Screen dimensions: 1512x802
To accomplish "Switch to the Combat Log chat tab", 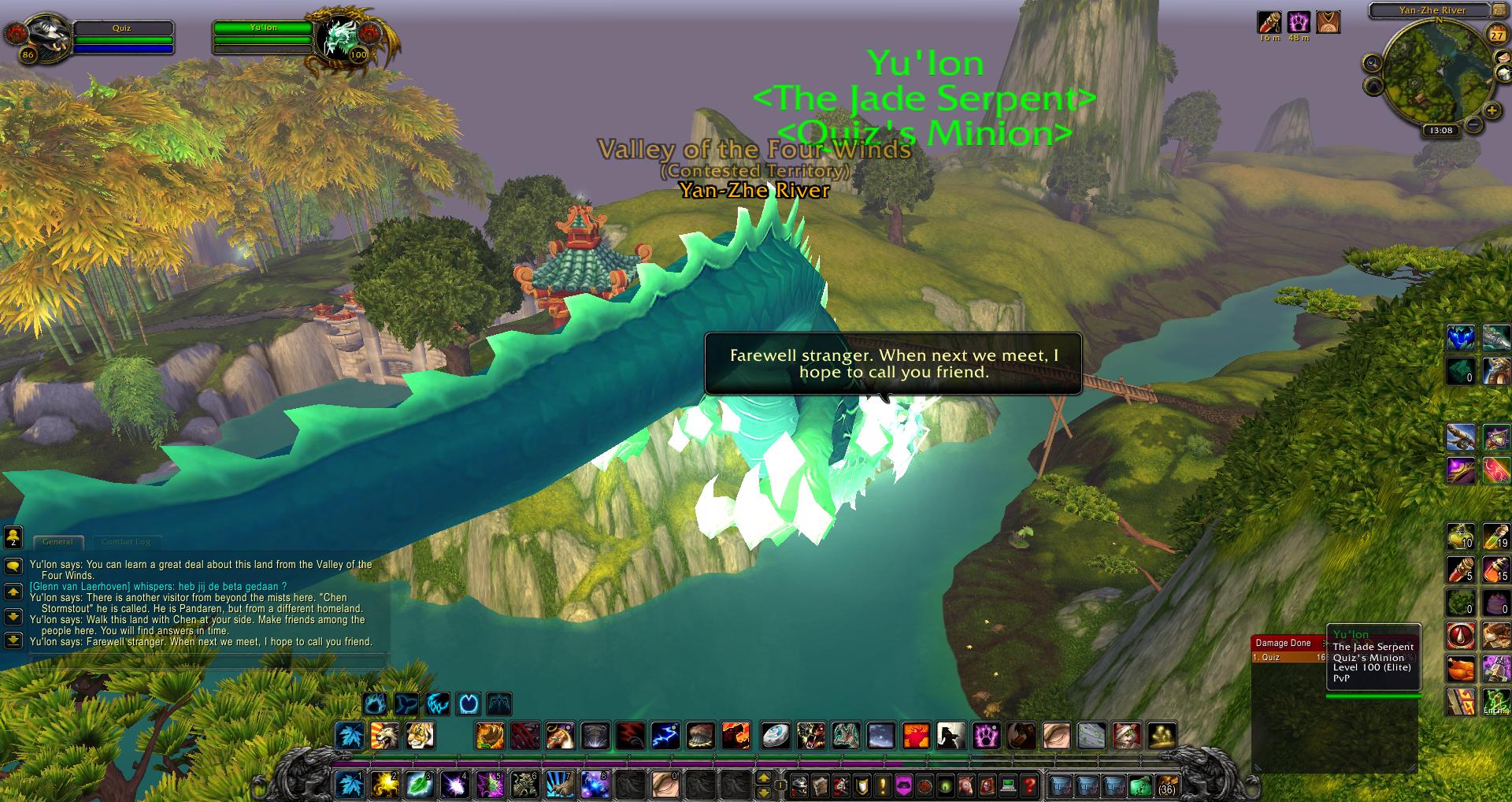I will (x=126, y=542).
